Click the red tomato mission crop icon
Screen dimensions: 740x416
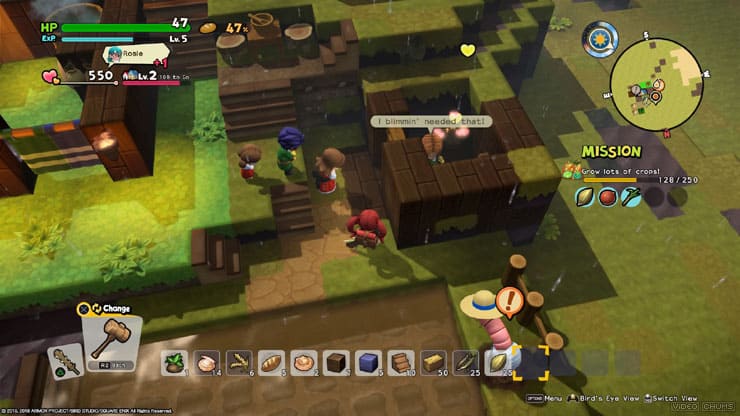607,197
